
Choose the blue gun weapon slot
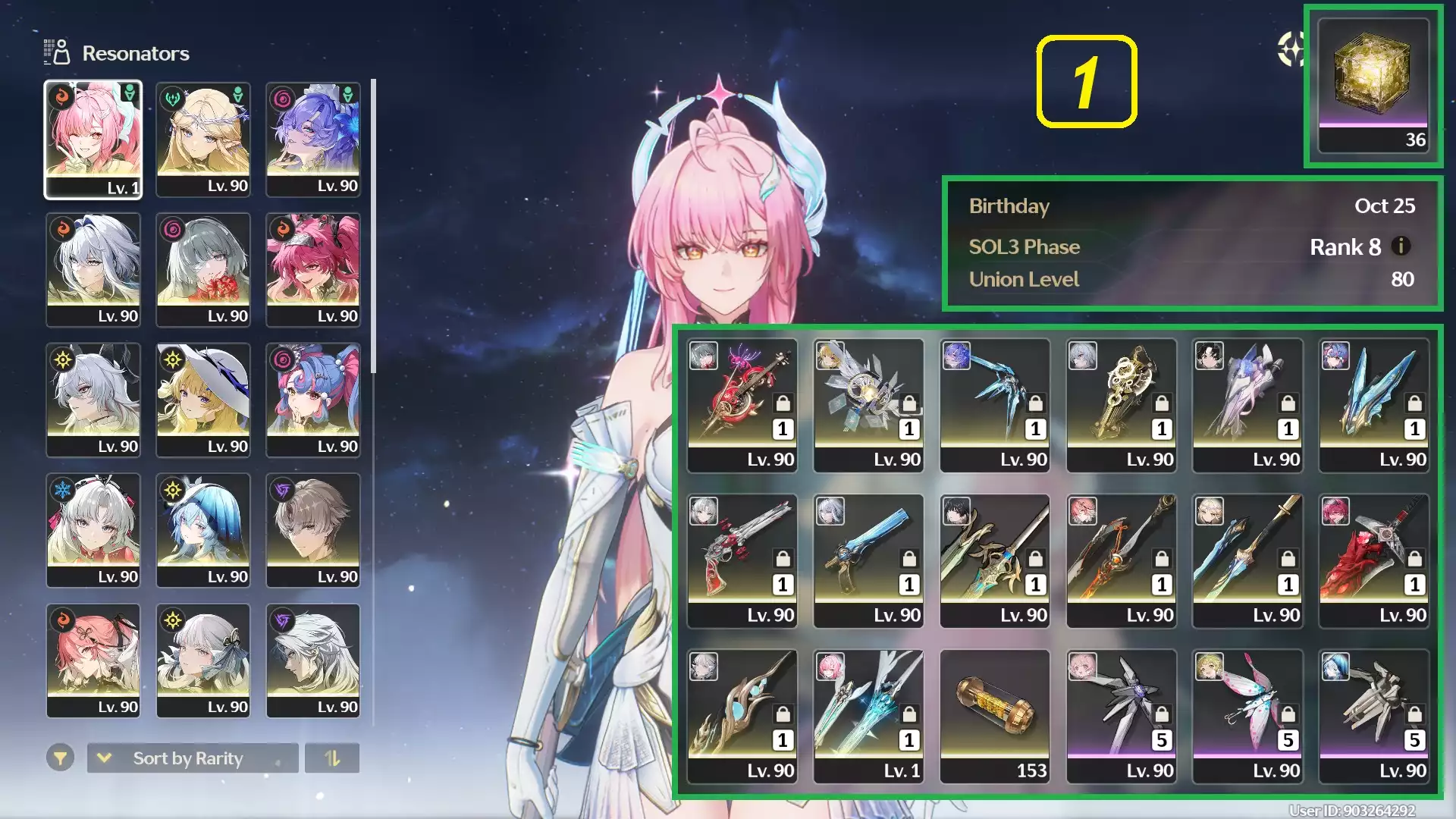(x=868, y=560)
